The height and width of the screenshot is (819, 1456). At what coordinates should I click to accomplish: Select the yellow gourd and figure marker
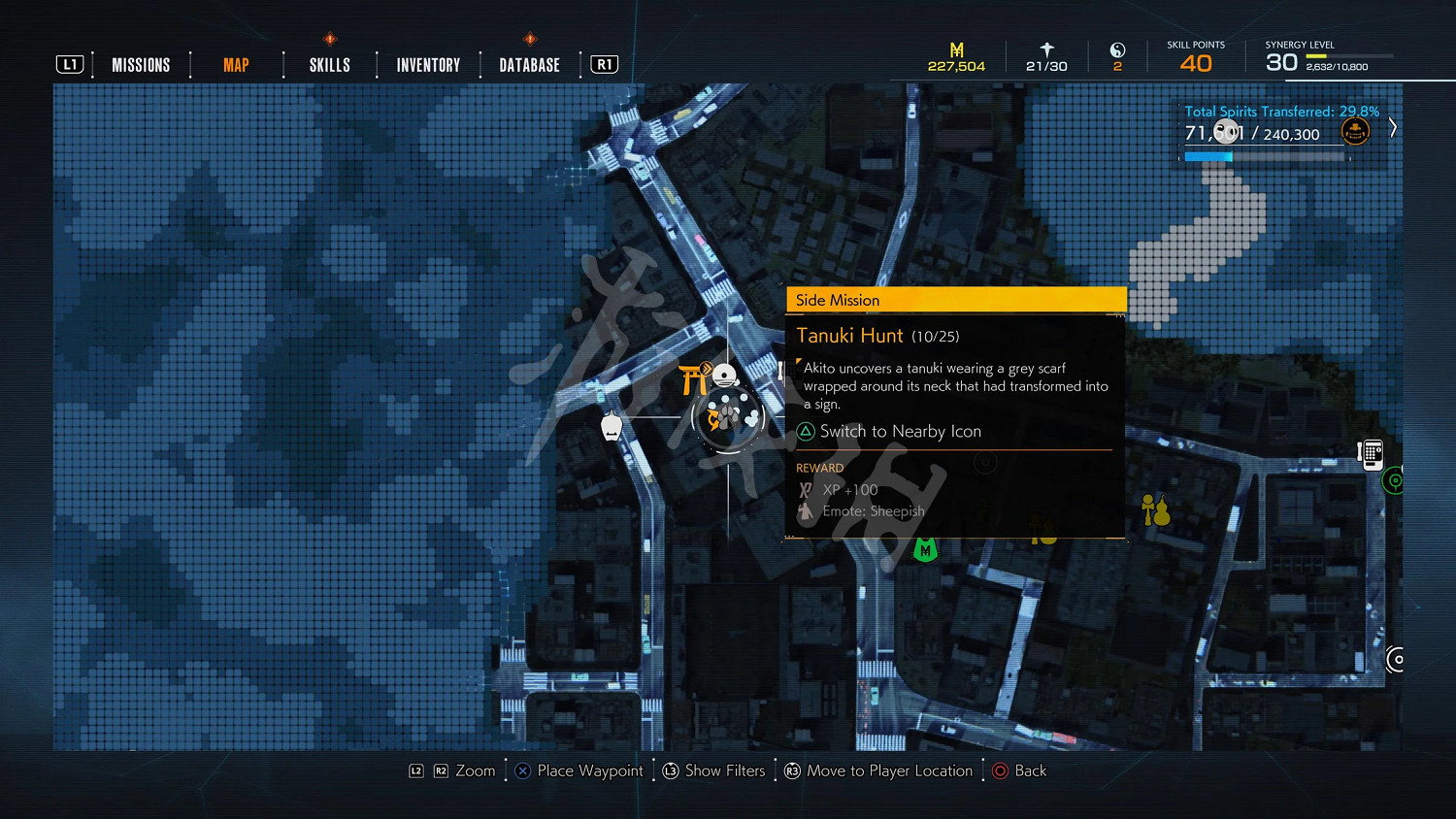coord(1155,509)
